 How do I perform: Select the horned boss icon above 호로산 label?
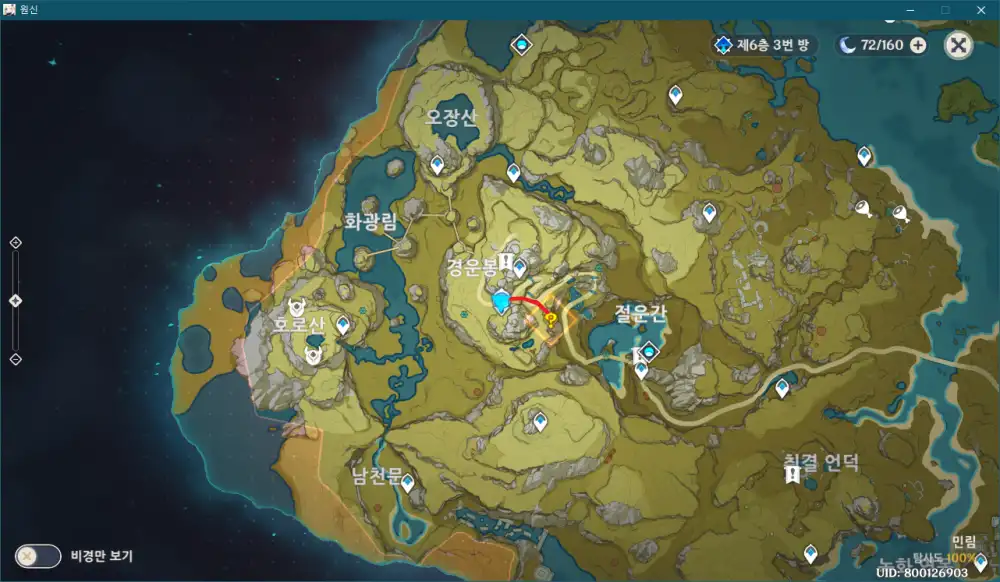point(297,305)
